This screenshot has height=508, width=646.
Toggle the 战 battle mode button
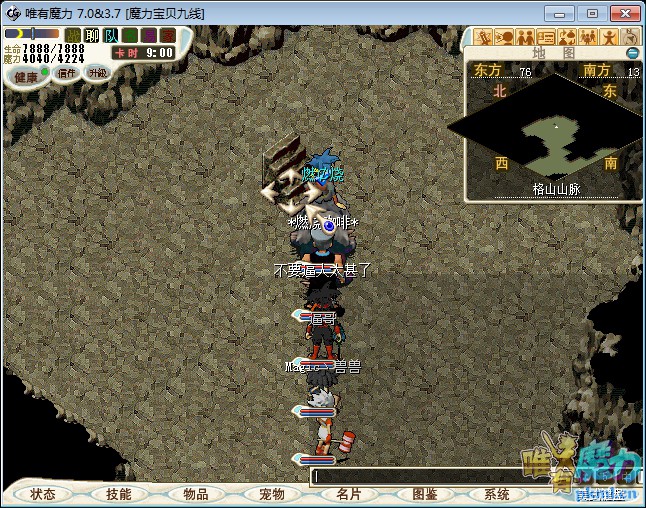73,35
